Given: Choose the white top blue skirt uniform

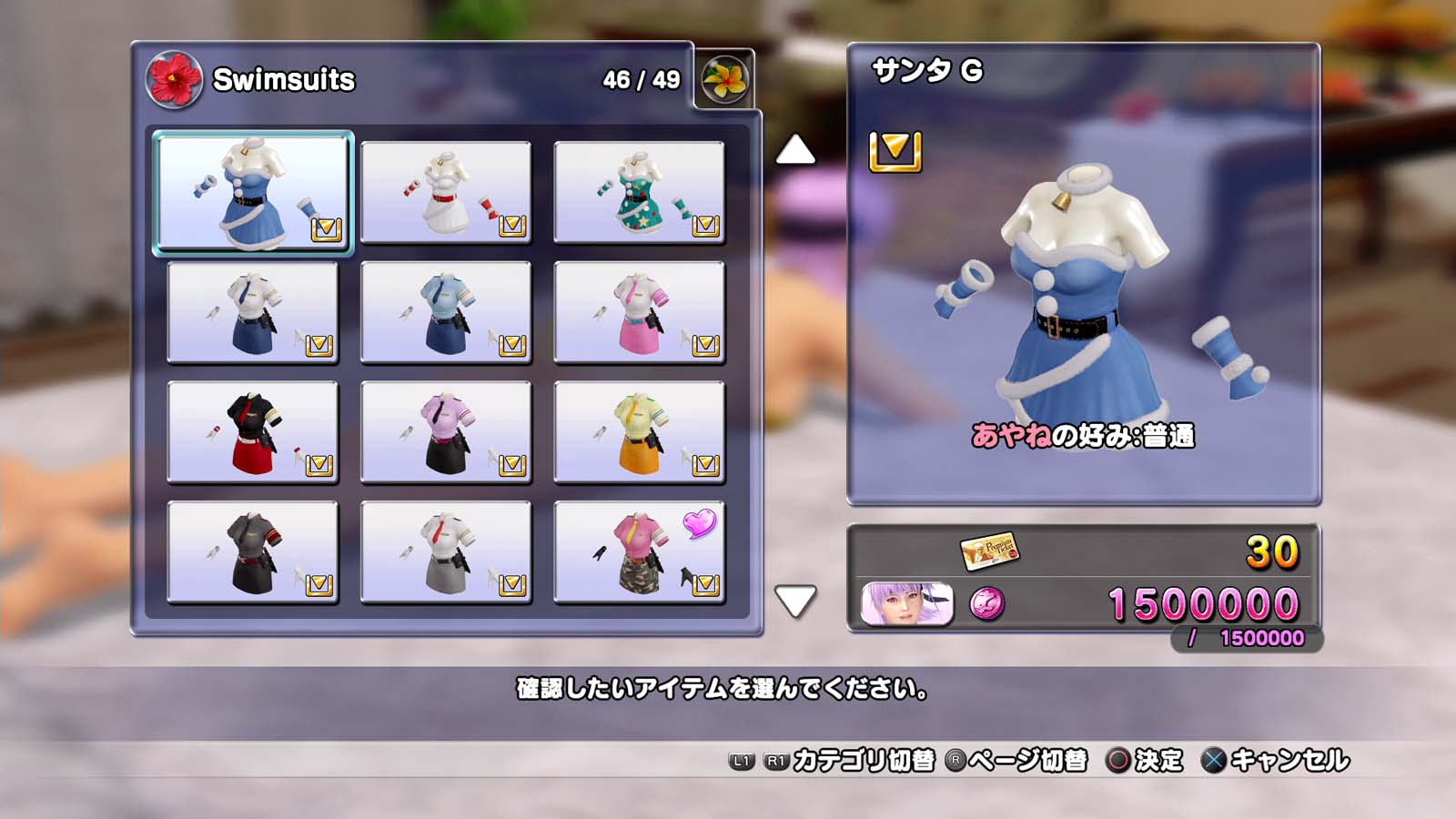Looking at the screenshot, I should 253,312.
